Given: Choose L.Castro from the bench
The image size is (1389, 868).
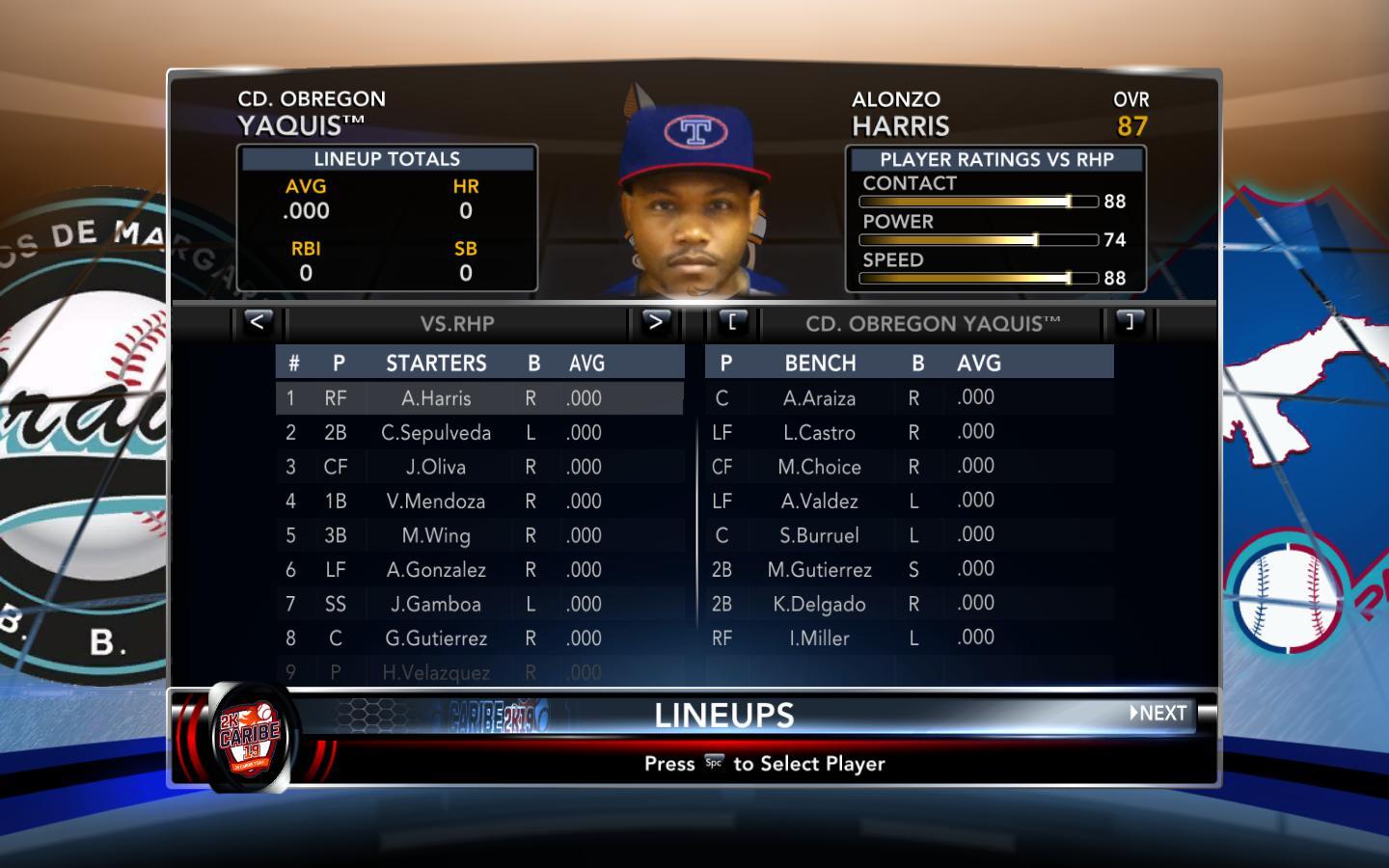Looking at the screenshot, I should click(x=819, y=433).
